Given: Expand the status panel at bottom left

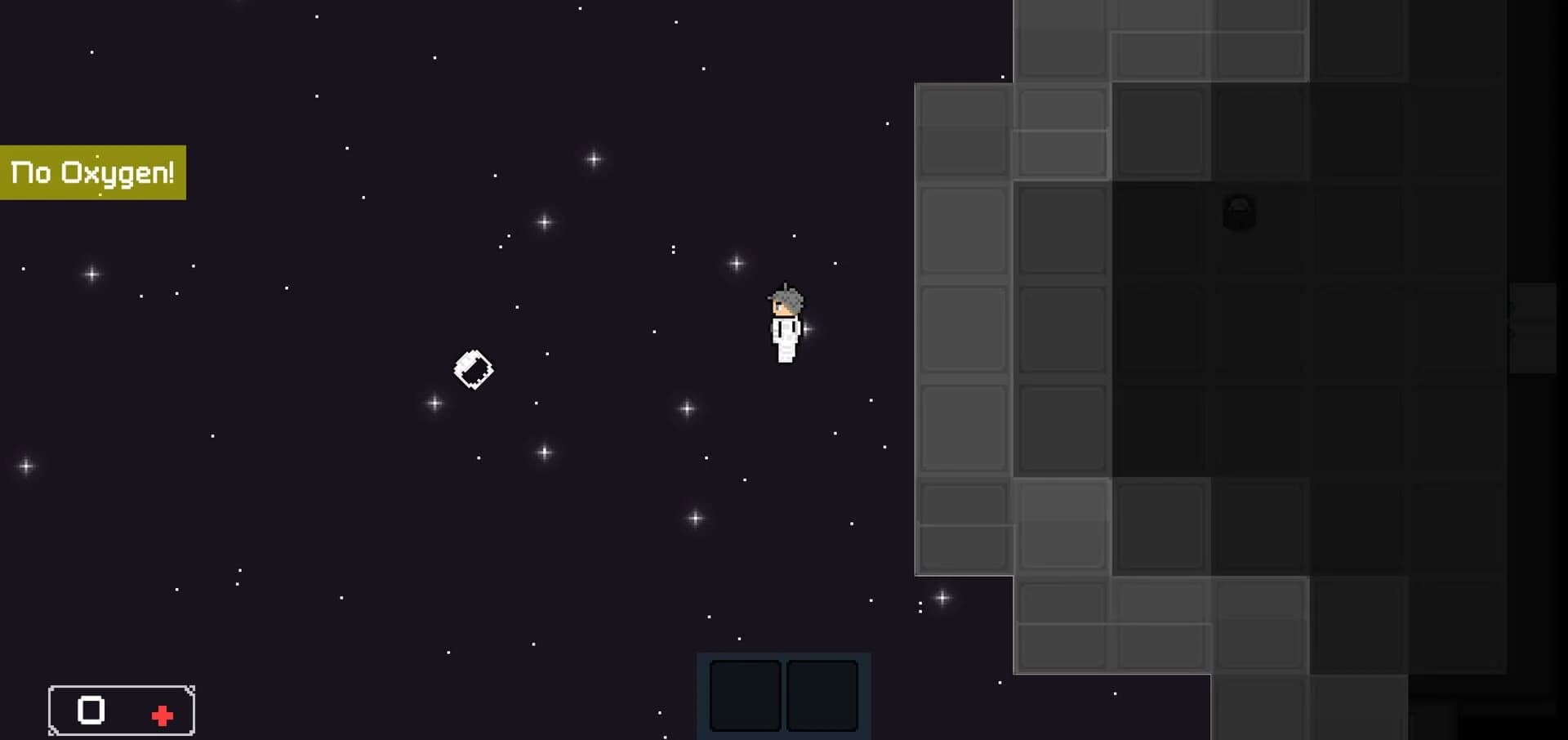Looking at the screenshot, I should tap(121, 710).
